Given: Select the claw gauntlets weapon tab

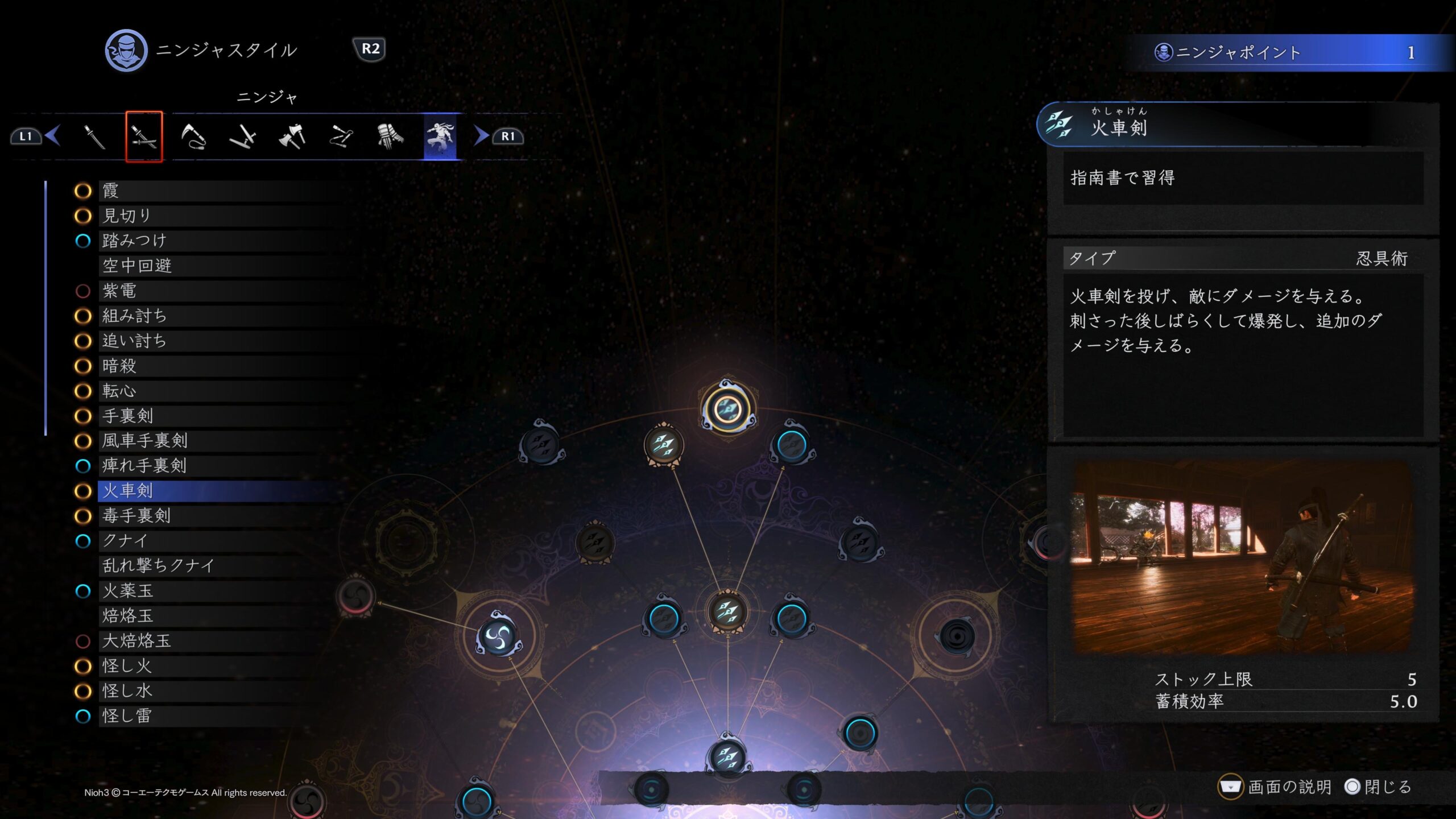Looking at the screenshot, I should (x=390, y=136).
